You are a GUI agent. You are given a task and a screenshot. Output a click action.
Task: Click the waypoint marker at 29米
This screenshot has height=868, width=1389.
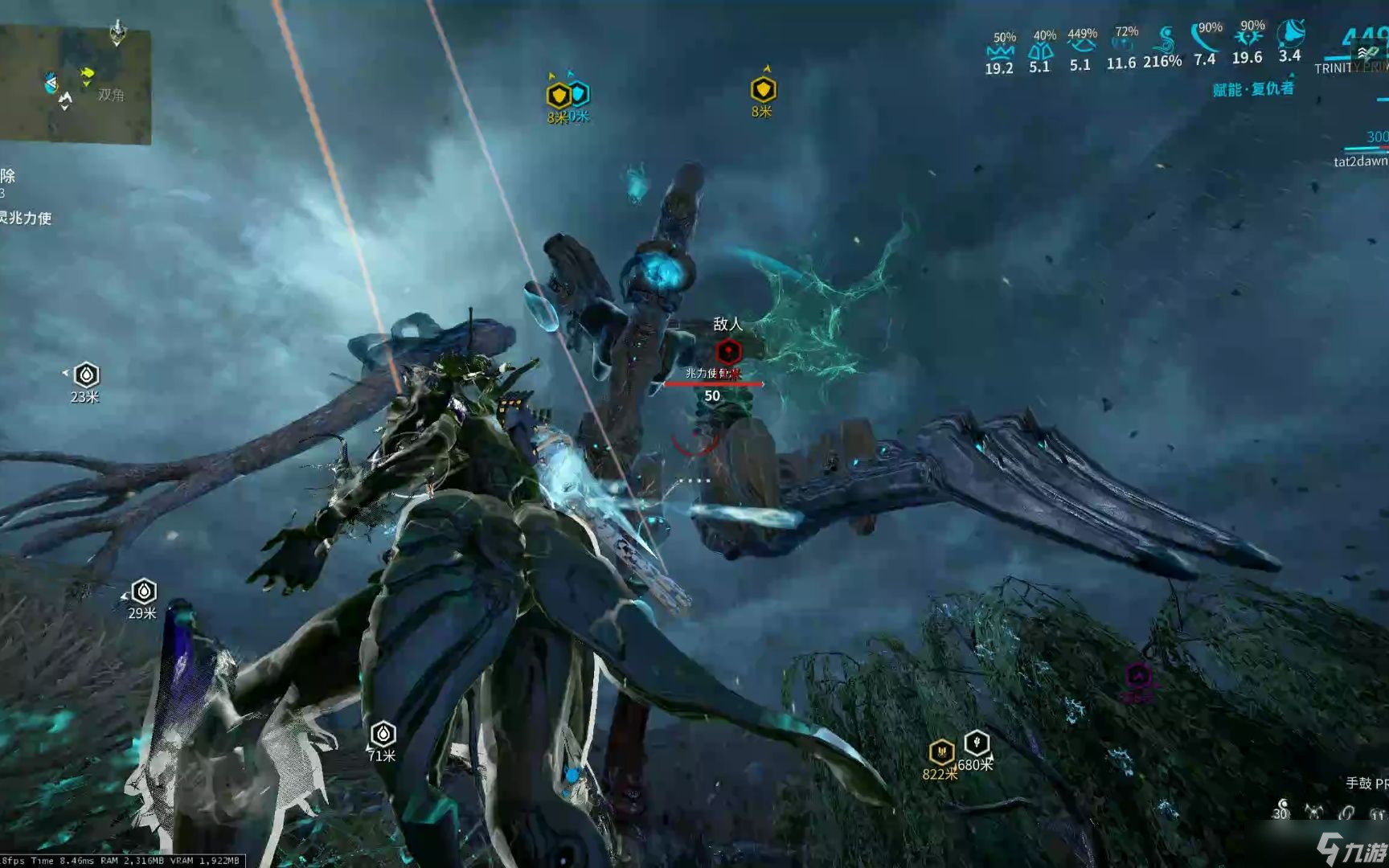[143, 592]
